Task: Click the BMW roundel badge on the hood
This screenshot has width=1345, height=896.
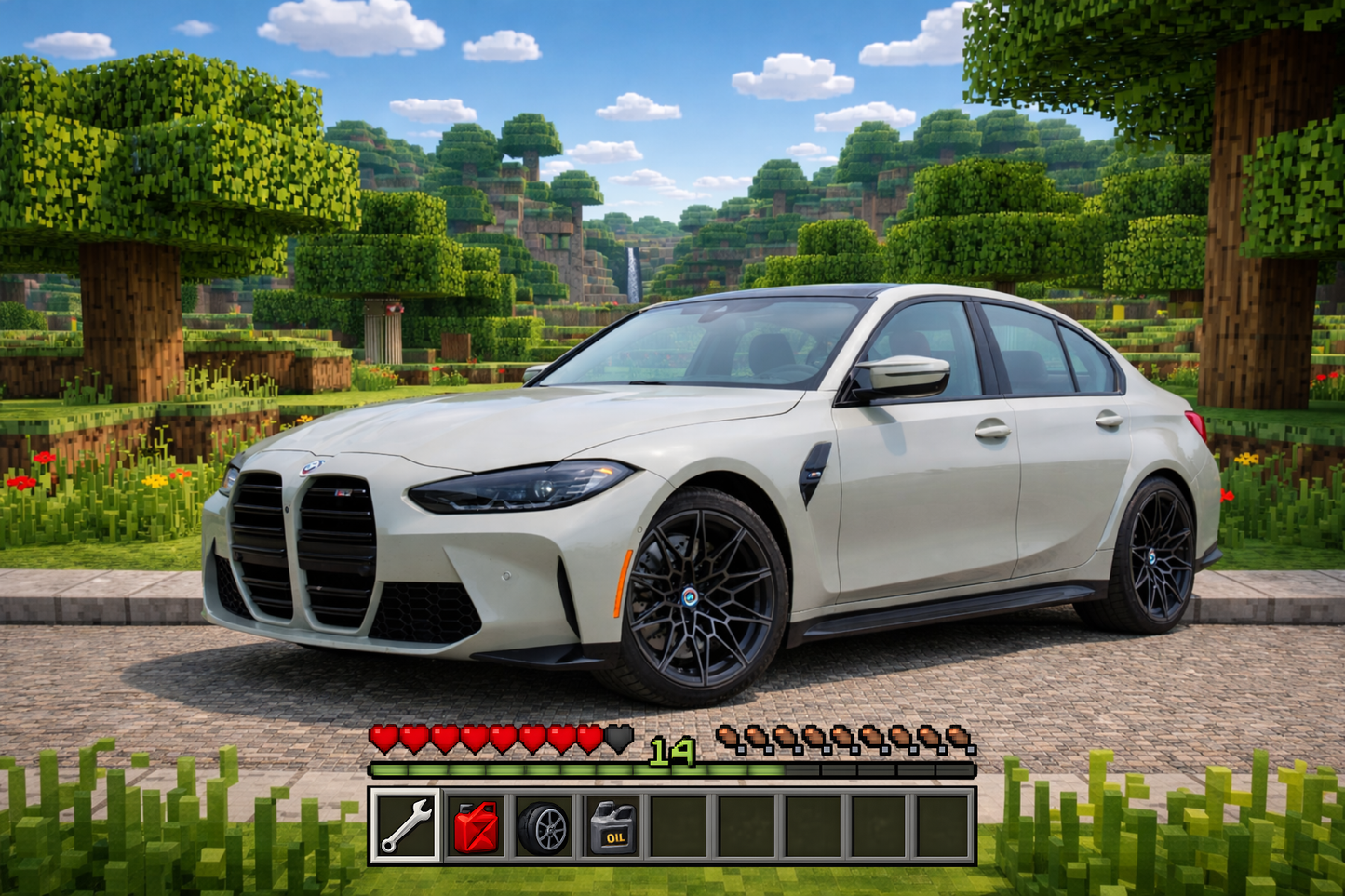Action: click(315, 465)
